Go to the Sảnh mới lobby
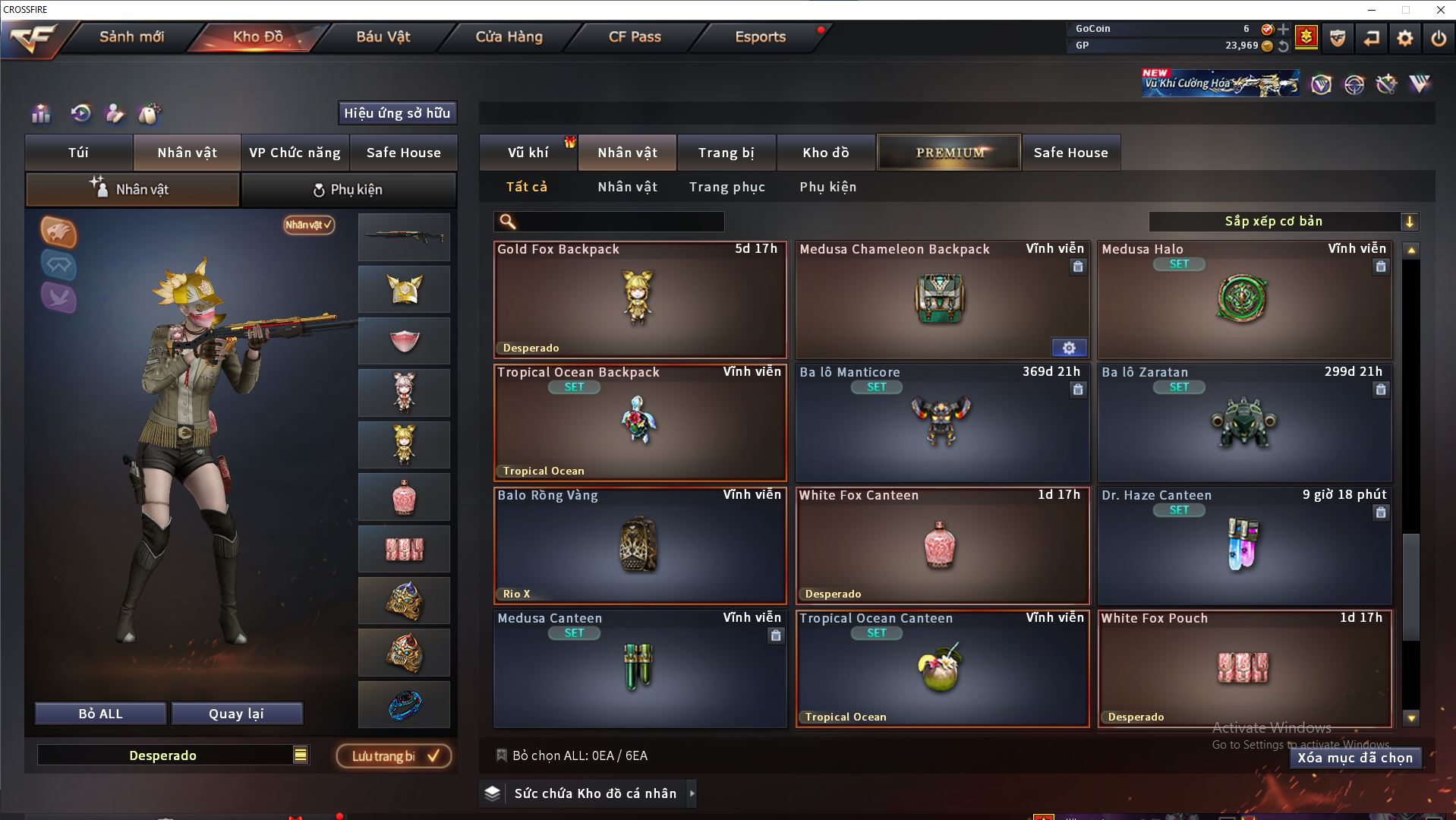Image resolution: width=1456 pixels, height=820 pixels. click(131, 36)
